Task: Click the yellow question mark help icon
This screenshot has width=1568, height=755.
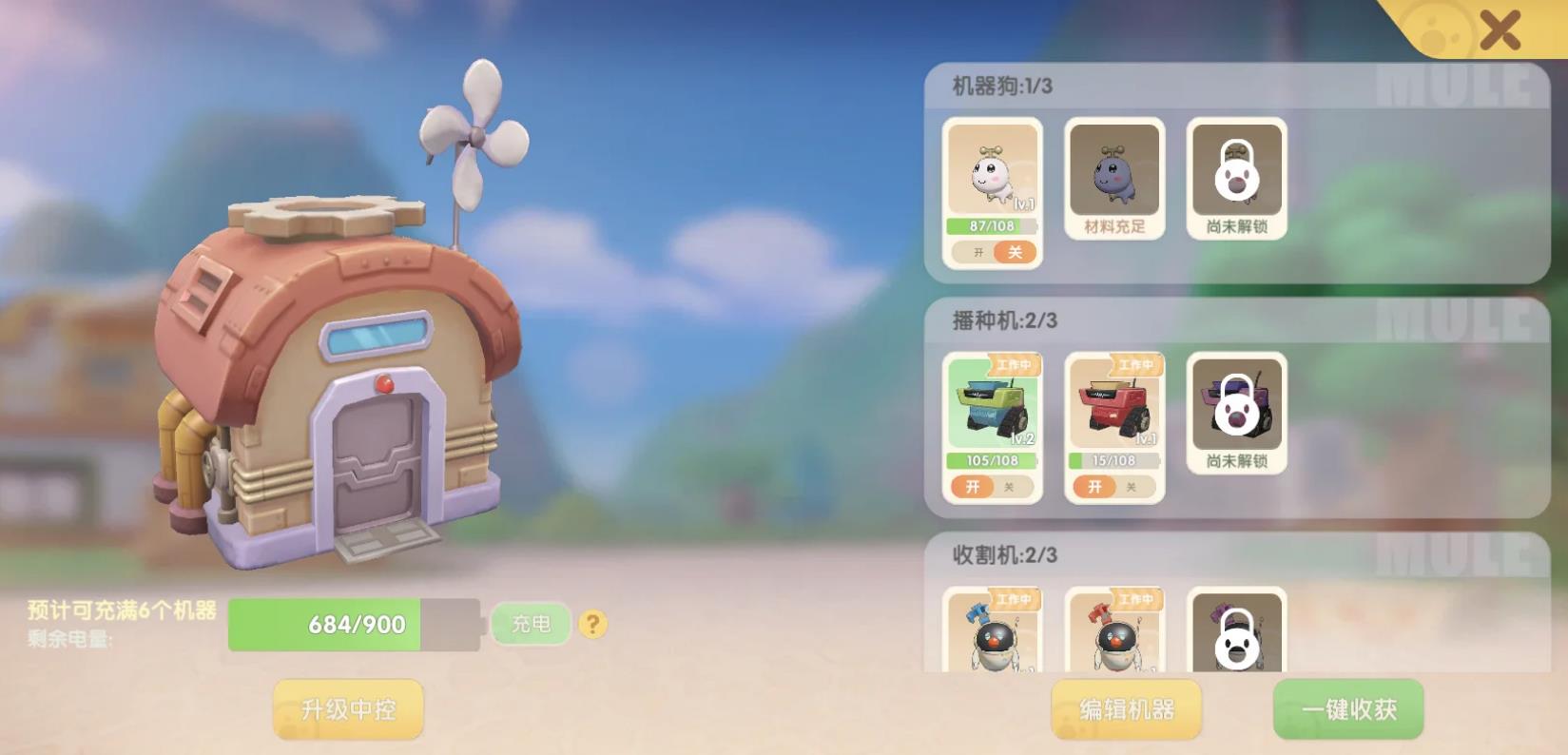Action: coord(593,624)
